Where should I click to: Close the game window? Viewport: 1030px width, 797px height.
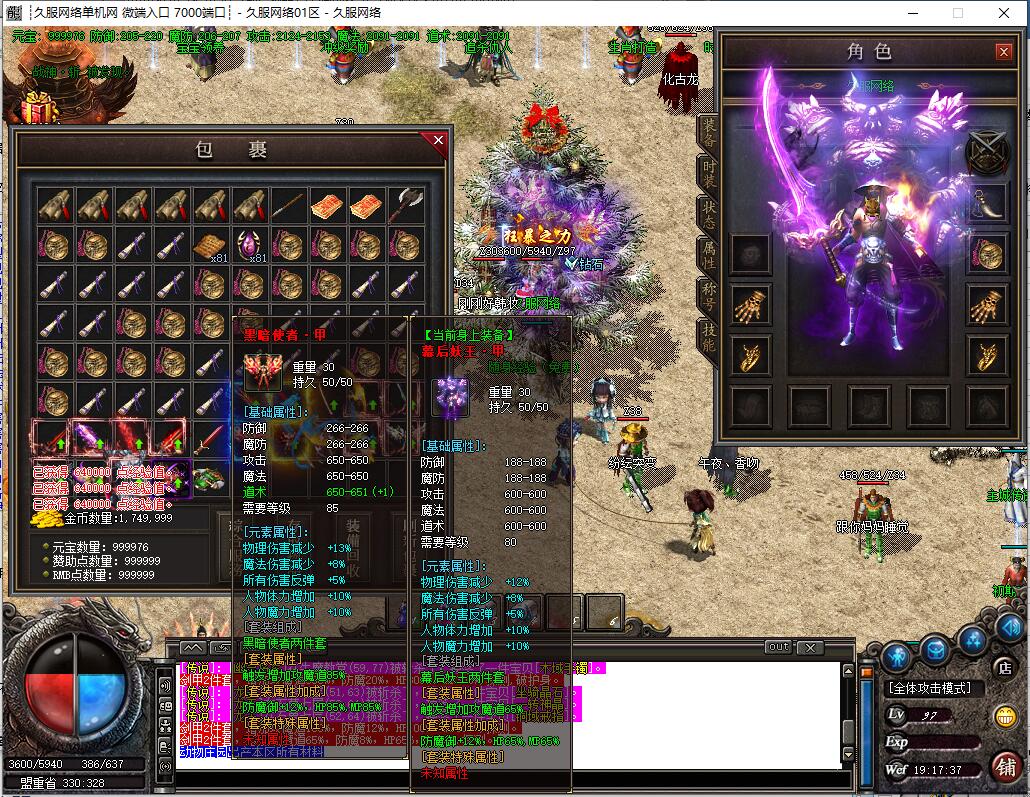(x=1003, y=12)
